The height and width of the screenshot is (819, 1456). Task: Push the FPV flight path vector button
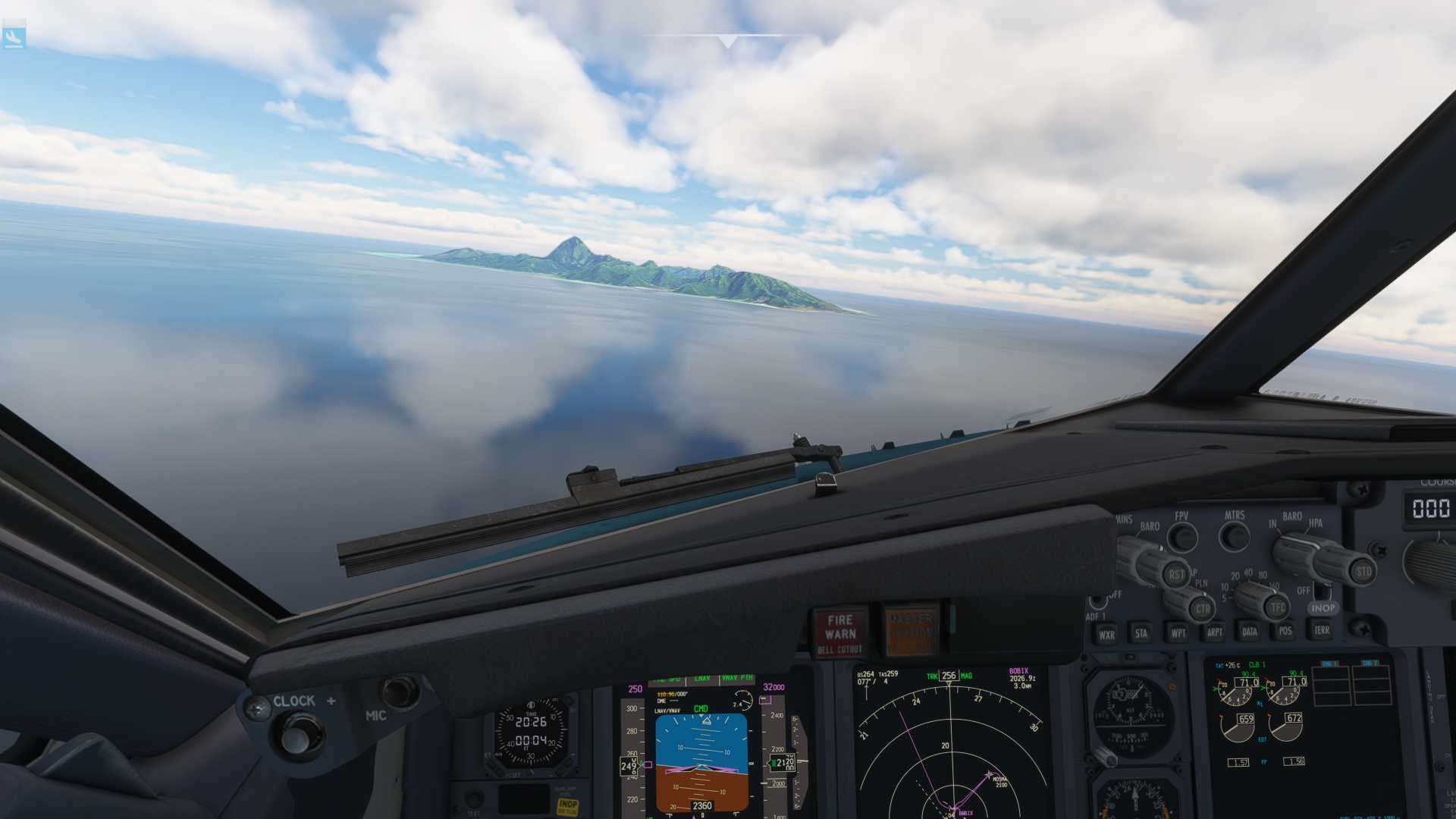pyautogui.click(x=1181, y=538)
